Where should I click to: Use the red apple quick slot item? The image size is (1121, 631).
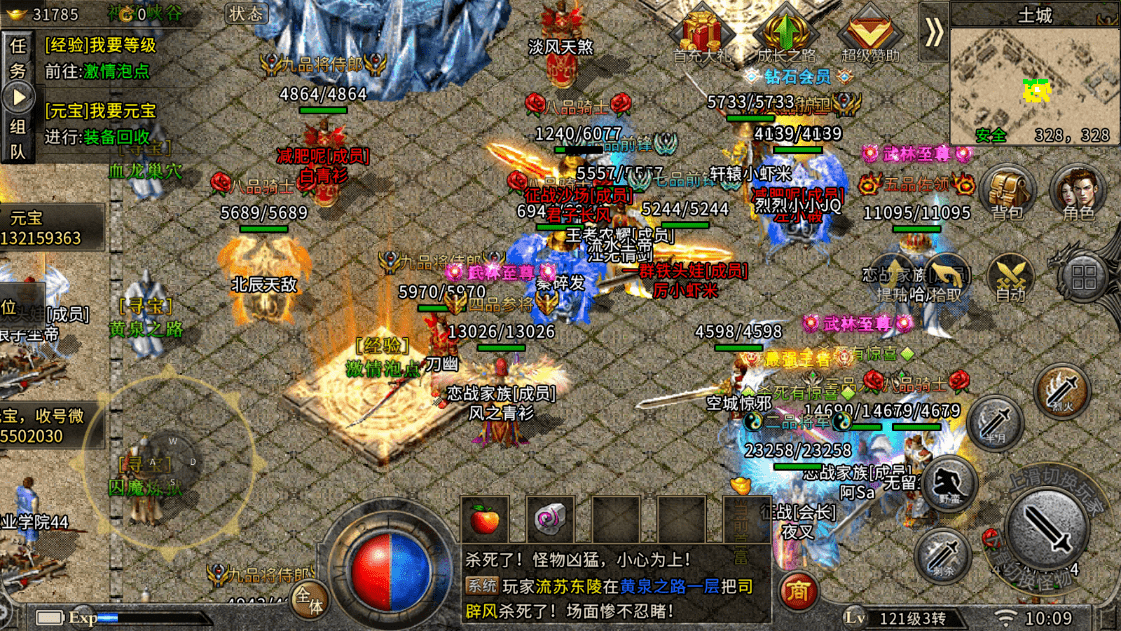[484, 520]
